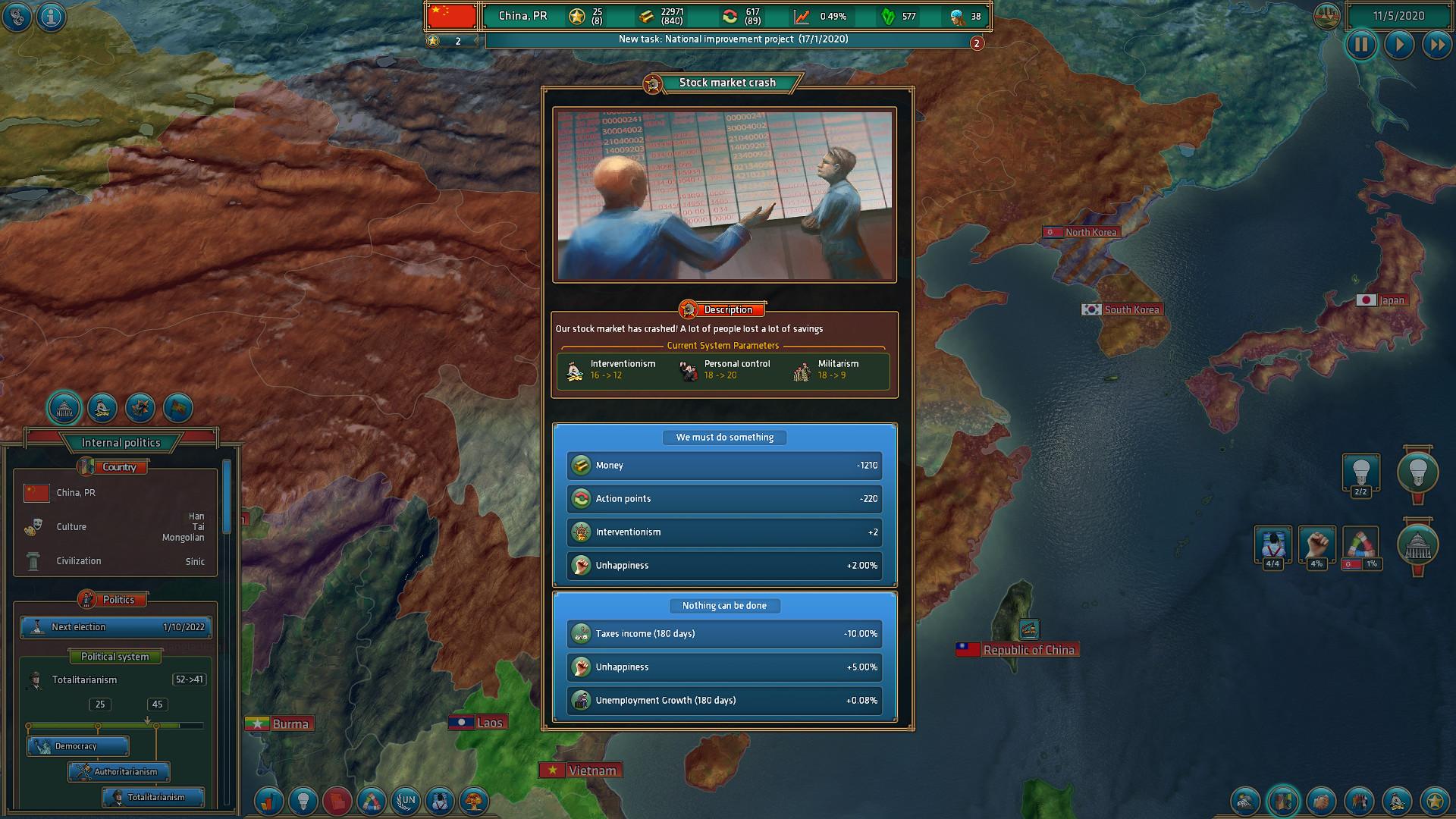Switch to the Authoritarianism political option
1456x819 pixels.
[x=118, y=772]
